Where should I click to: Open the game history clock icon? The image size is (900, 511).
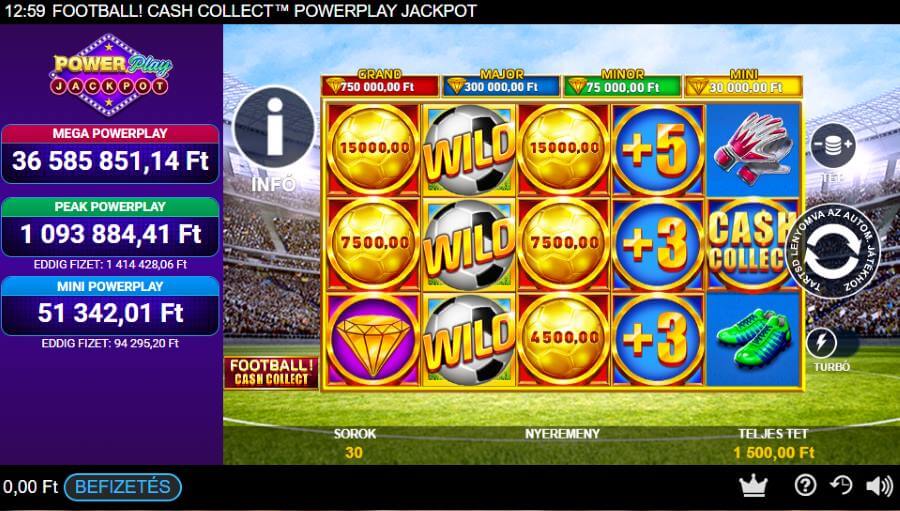point(841,485)
